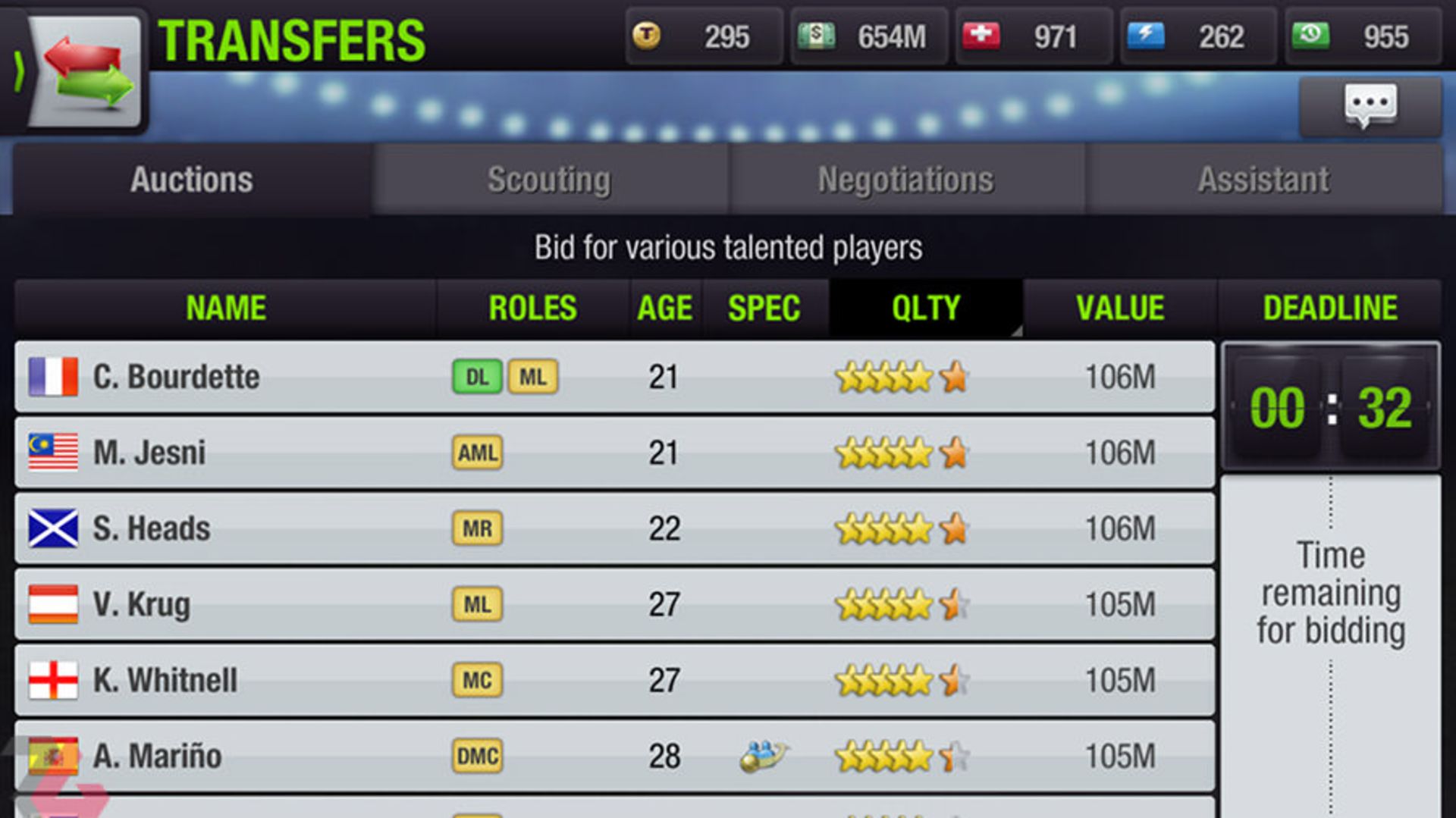Pick S. Heads from the player list

click(x=614, y=528)
